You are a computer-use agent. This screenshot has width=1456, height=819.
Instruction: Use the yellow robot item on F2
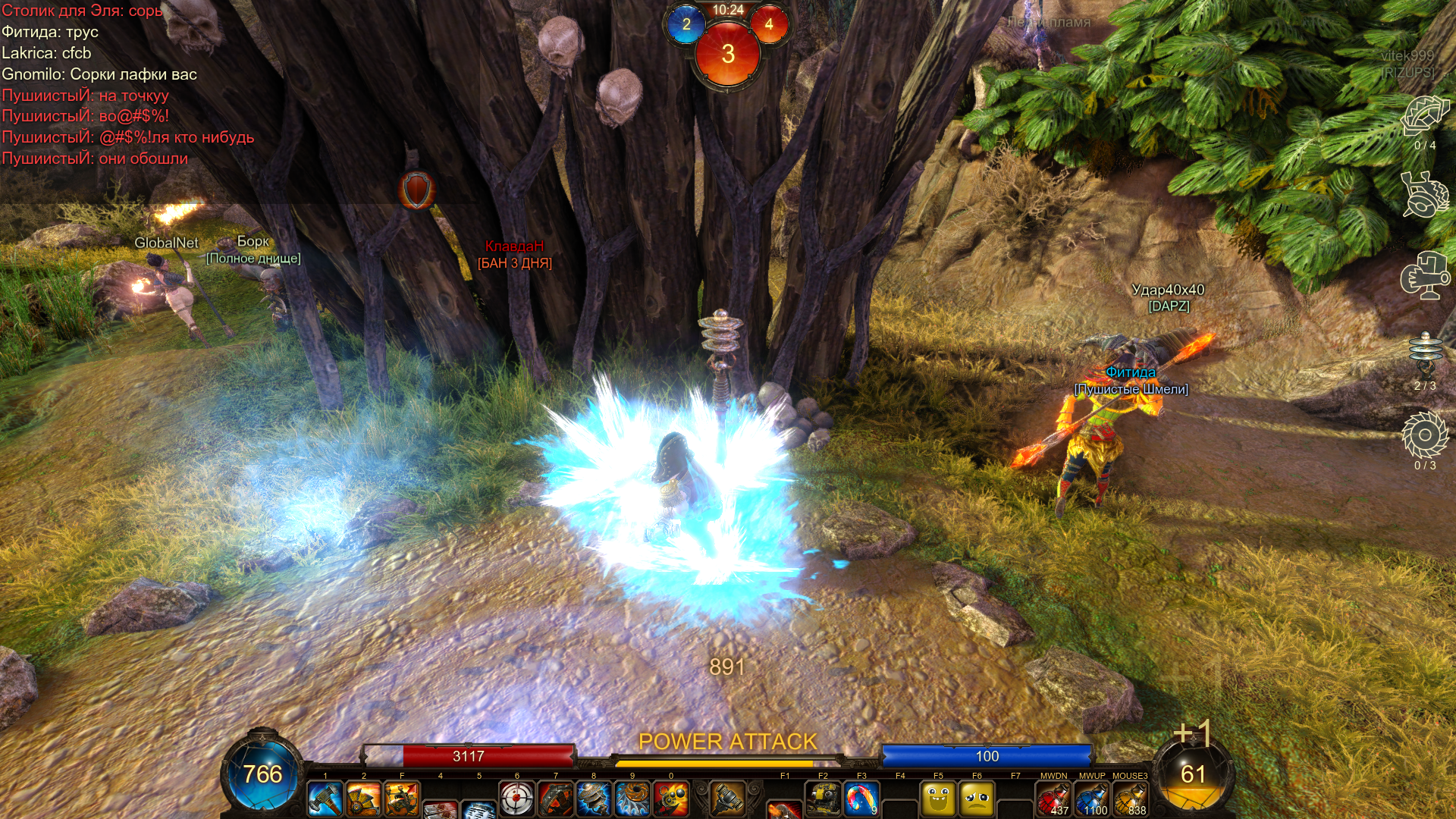(x=823, y=799)
